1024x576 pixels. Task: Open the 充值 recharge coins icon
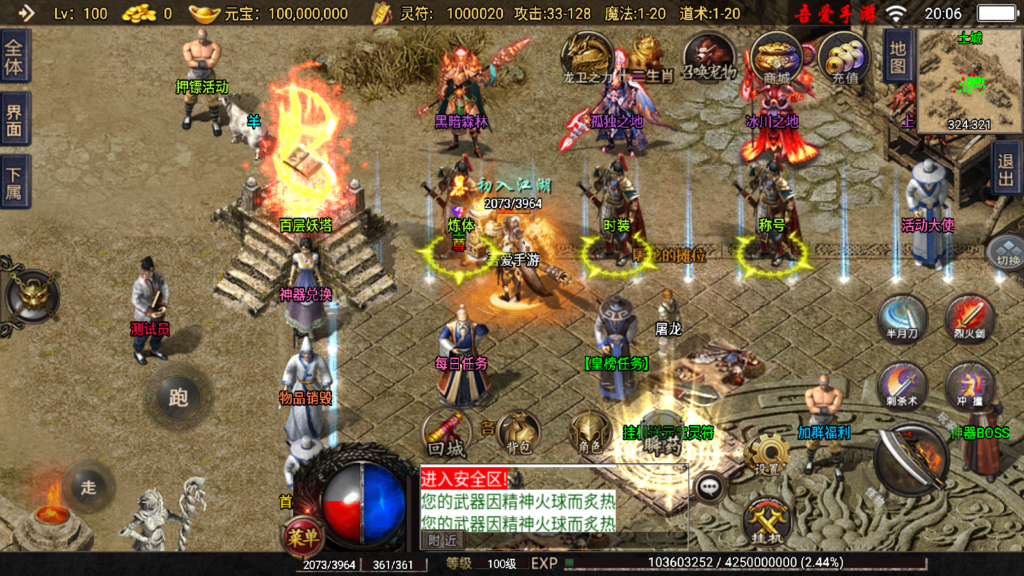[x=842, y=58]
